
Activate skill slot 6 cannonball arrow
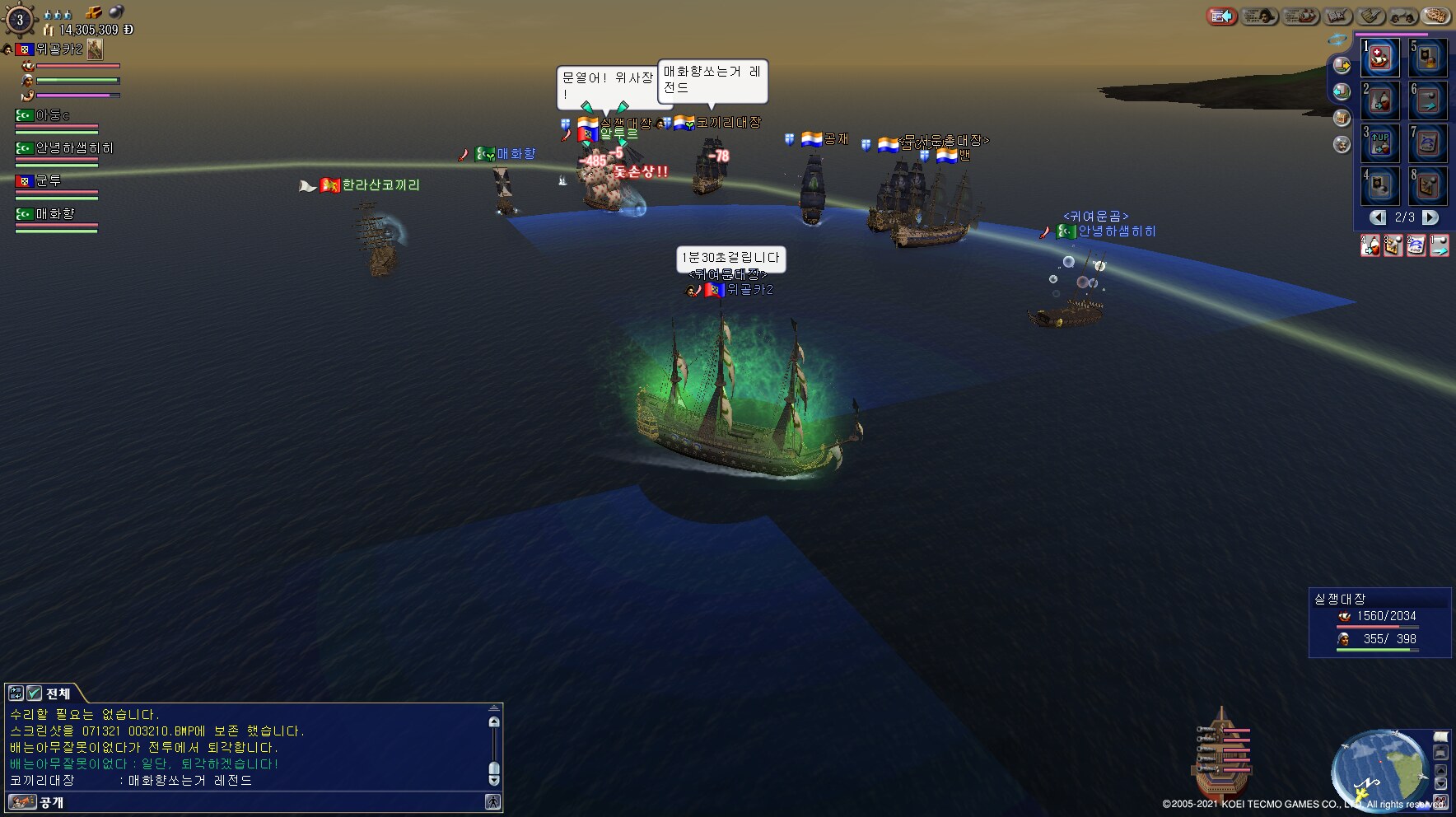click(x=1429, y=100)
